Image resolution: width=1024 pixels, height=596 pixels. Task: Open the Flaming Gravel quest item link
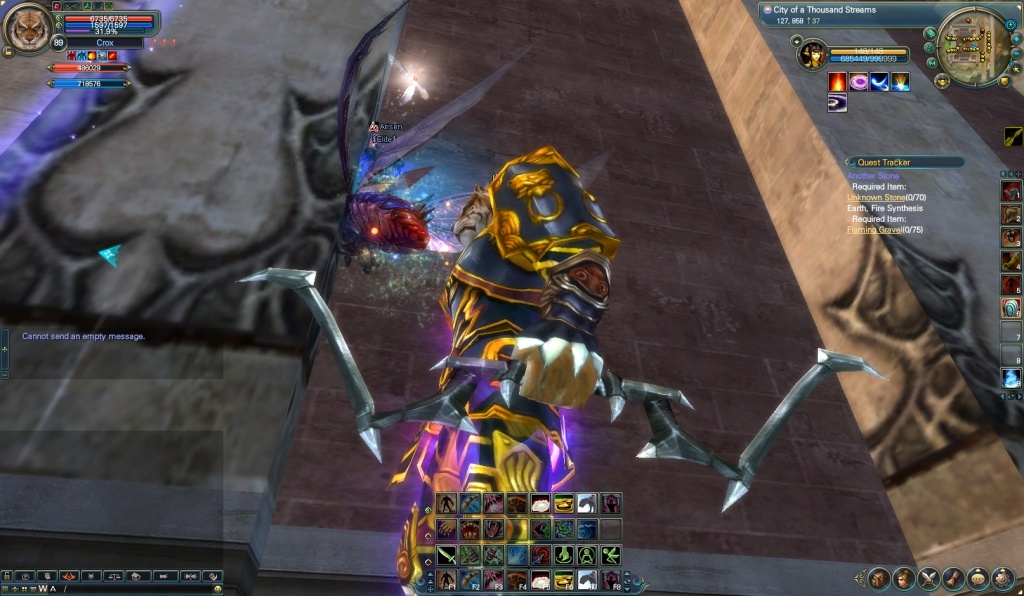(874, 229)
